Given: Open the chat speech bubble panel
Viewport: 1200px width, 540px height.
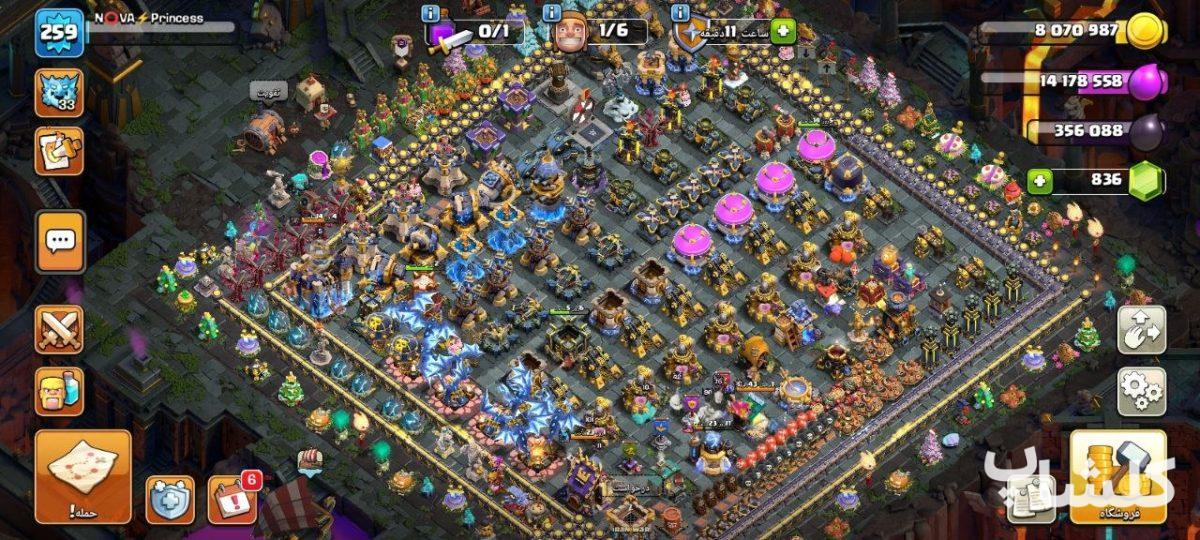Looking at the screenshot, I should [x=60, y=241].
